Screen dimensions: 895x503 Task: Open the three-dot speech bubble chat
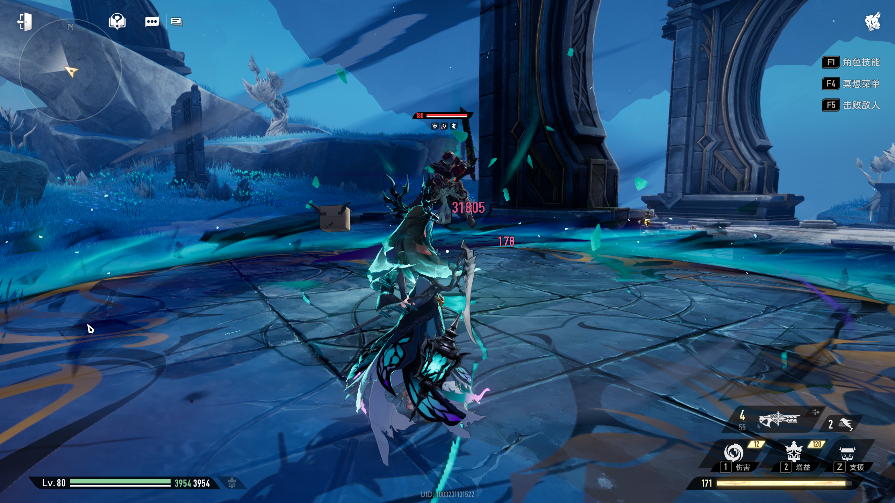pyautogui.click(x=152, y=20)
